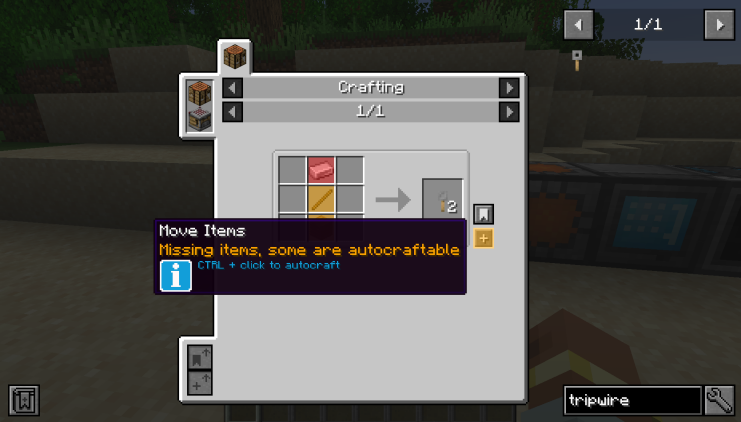
Task: Select the crafter catalyst icon below crafting table
Action: pos(200,120)
